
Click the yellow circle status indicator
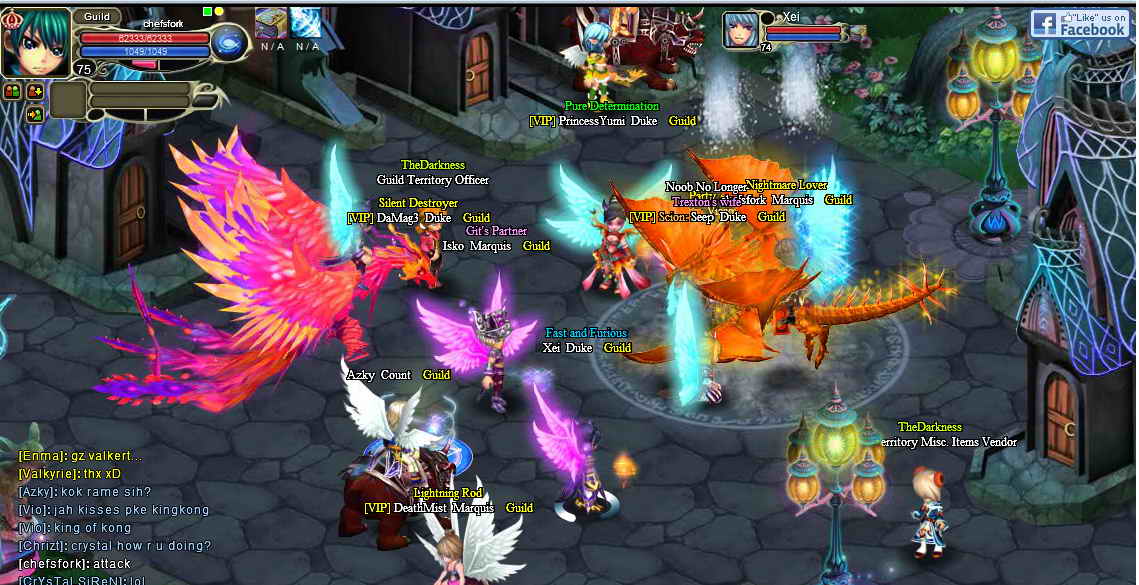click(219, 11)
